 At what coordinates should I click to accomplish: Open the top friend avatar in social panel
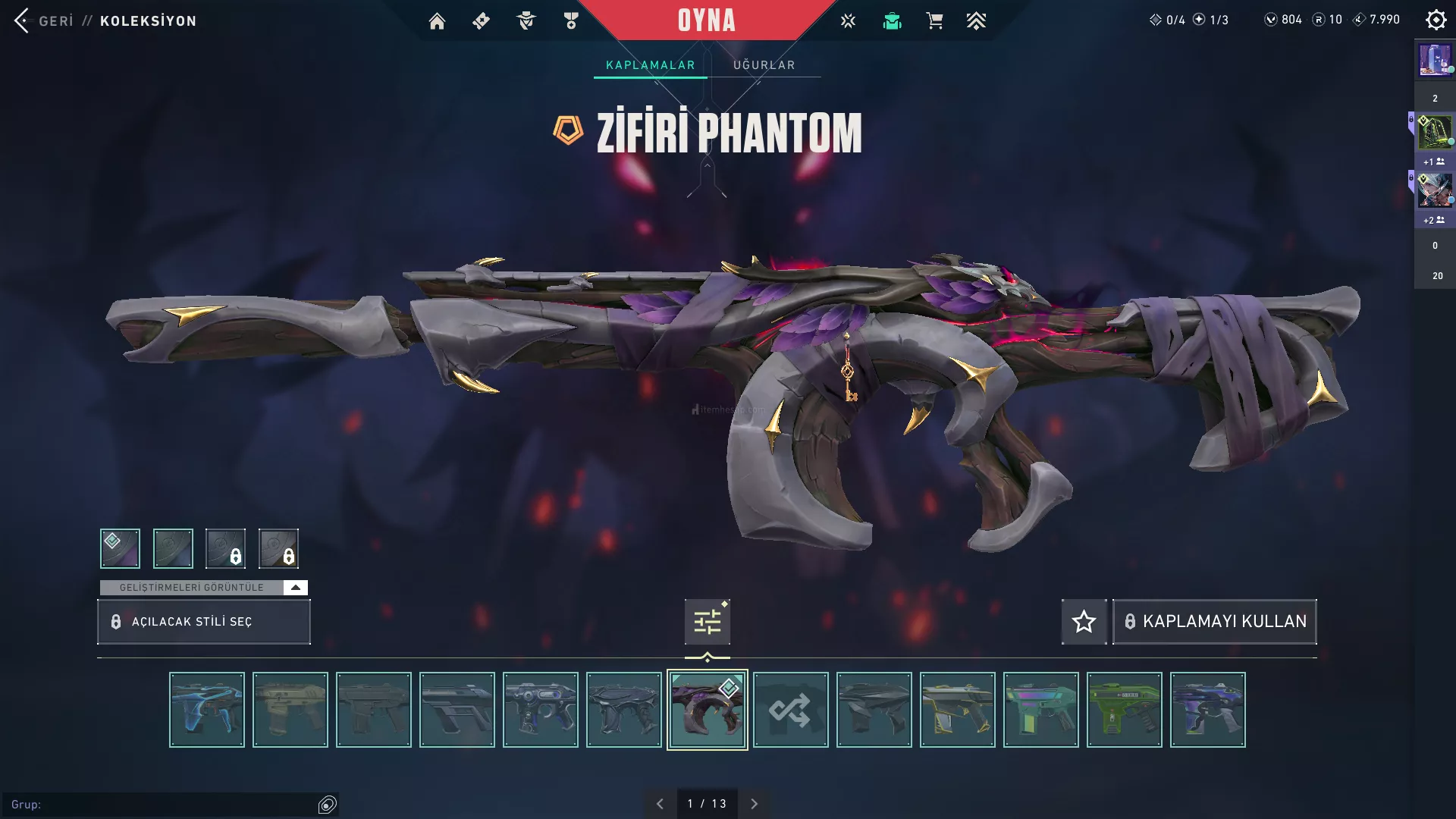[1435, 60]
